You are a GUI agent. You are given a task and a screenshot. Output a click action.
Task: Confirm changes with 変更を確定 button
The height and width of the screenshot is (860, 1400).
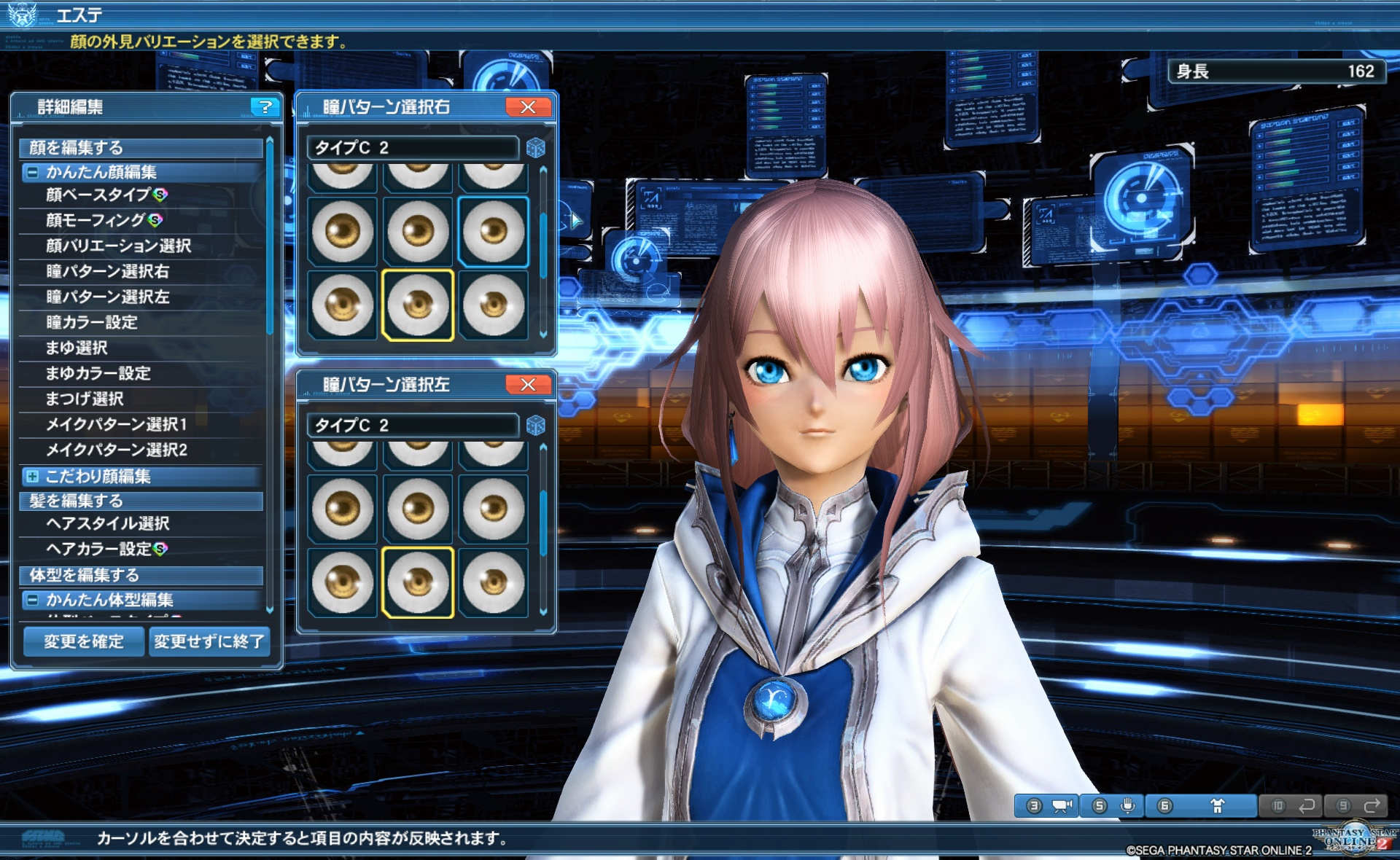[83, 642]
